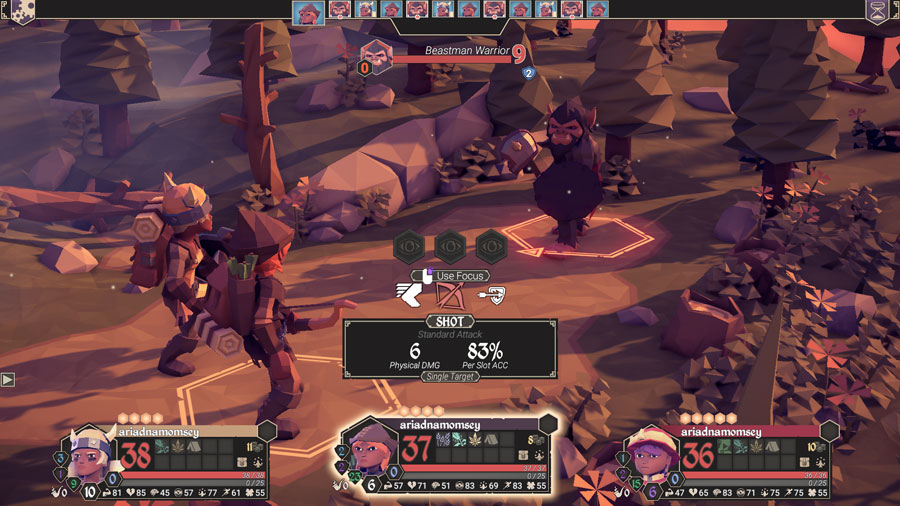The height and width of the screenshot is (506, 900).
Task: Select the arrow-through-shield attack ability
Action: (x=492, y=294)
